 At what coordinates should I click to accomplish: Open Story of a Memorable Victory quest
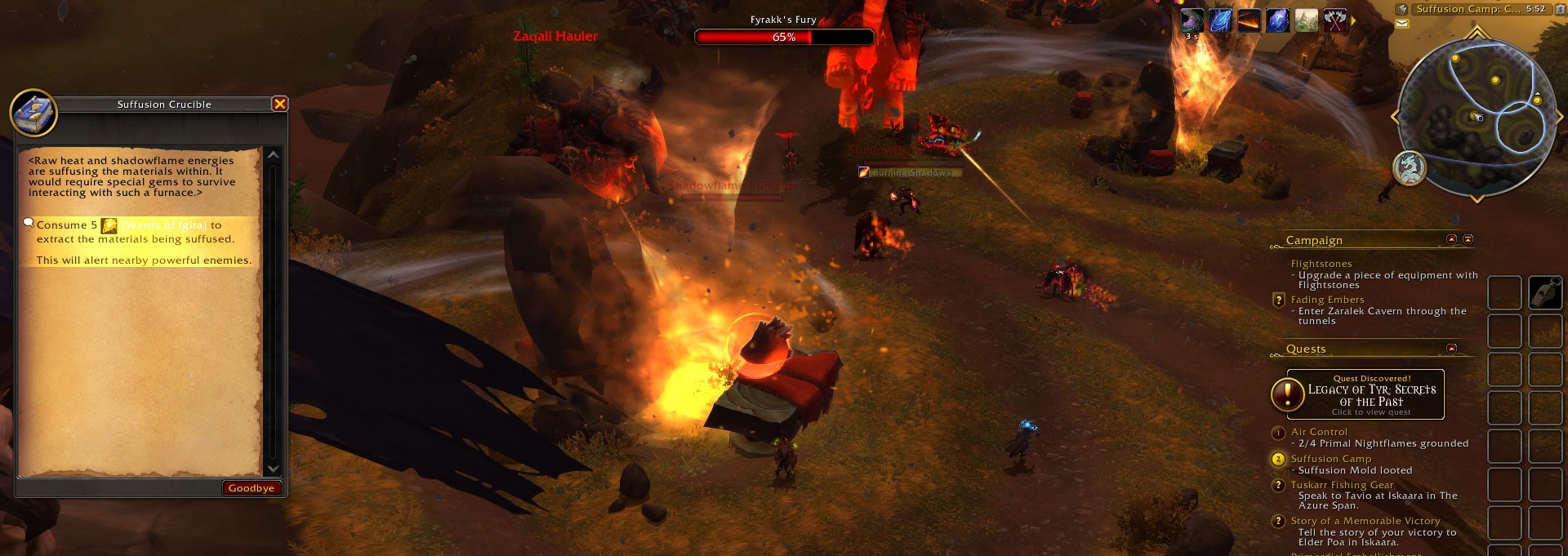tap(1365, 521)
